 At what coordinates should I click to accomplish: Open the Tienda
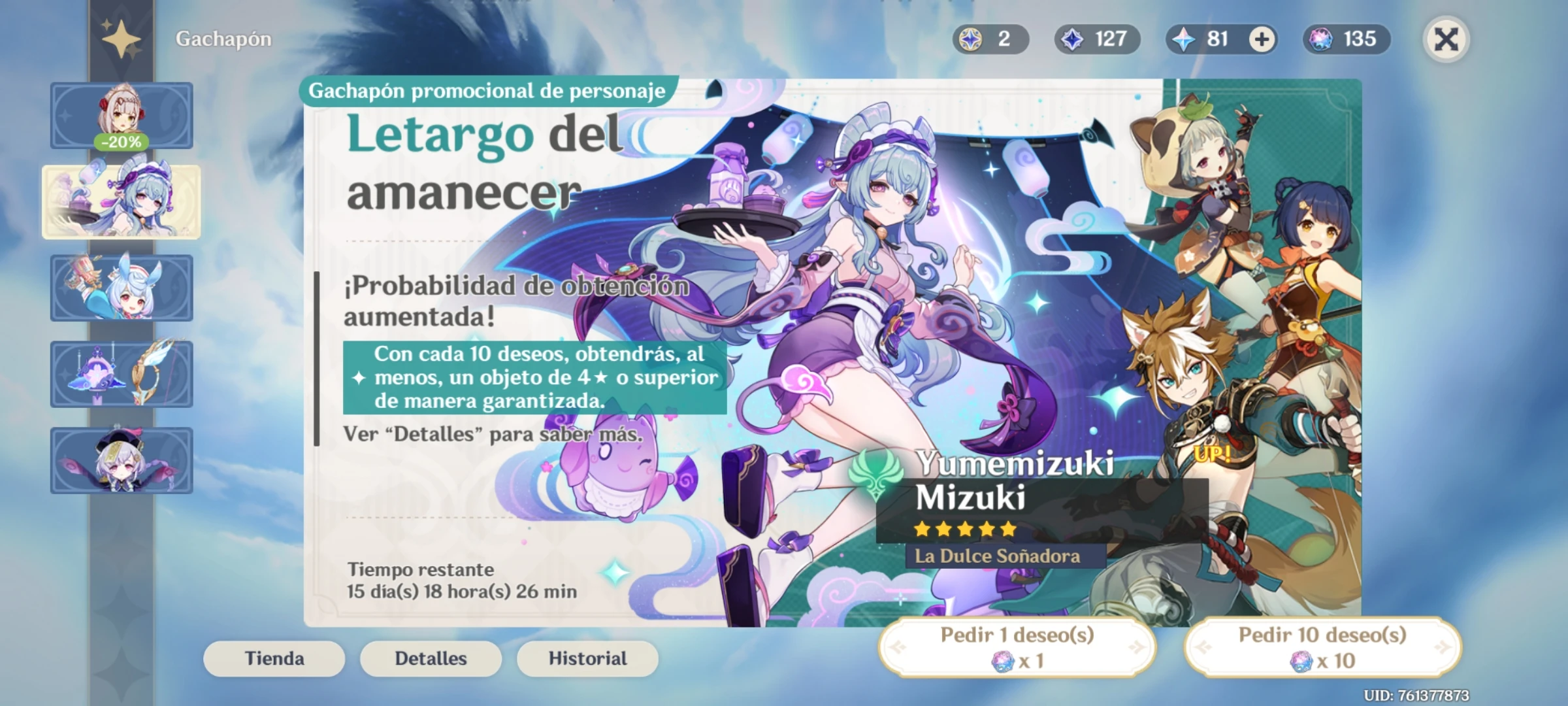point(274,659)
